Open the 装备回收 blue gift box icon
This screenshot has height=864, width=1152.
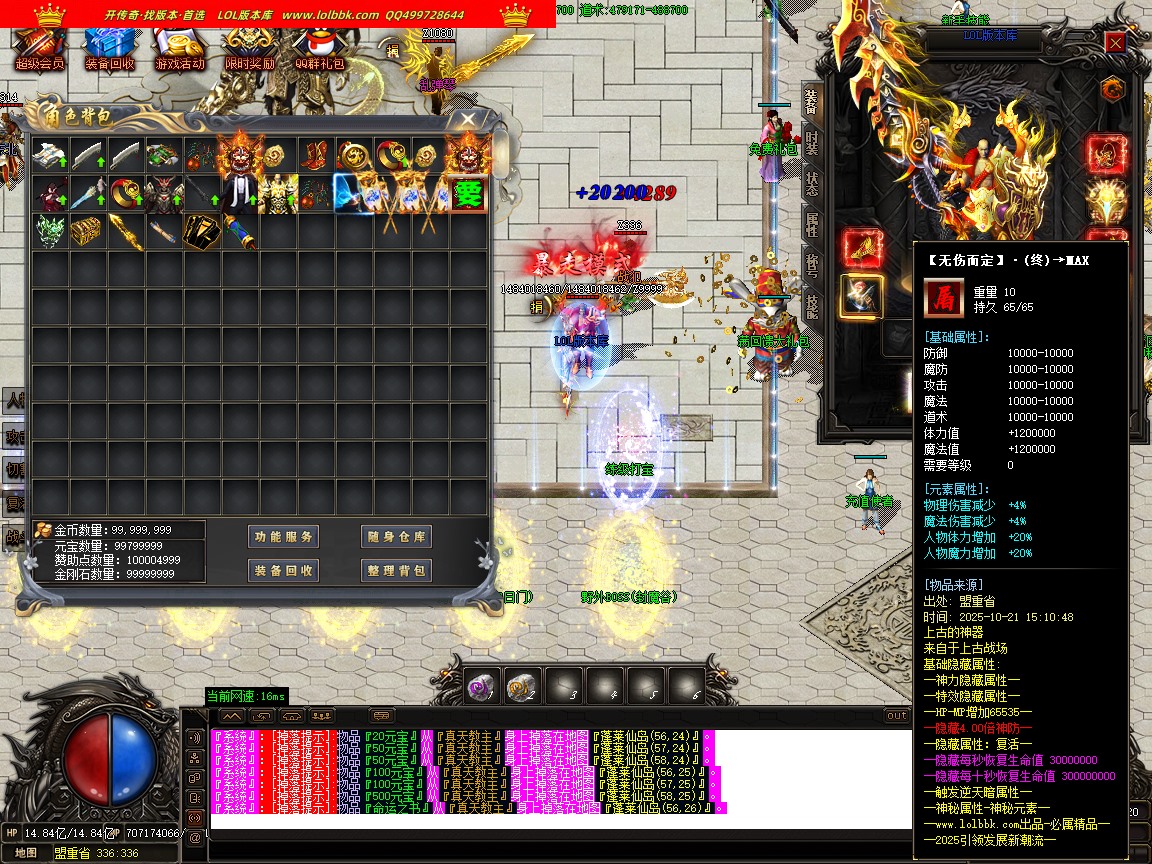tap(110, 47)
